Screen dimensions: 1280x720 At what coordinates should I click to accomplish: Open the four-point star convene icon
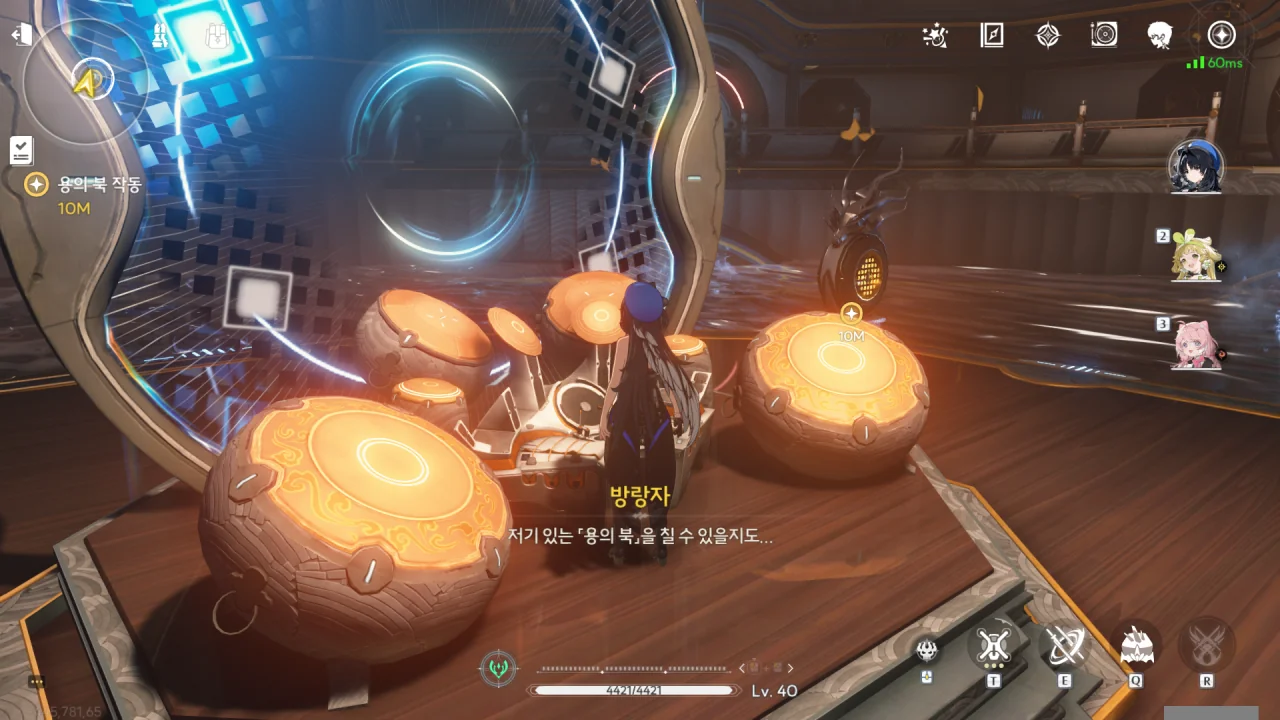pyautogui.click(x=1047, y=36)
